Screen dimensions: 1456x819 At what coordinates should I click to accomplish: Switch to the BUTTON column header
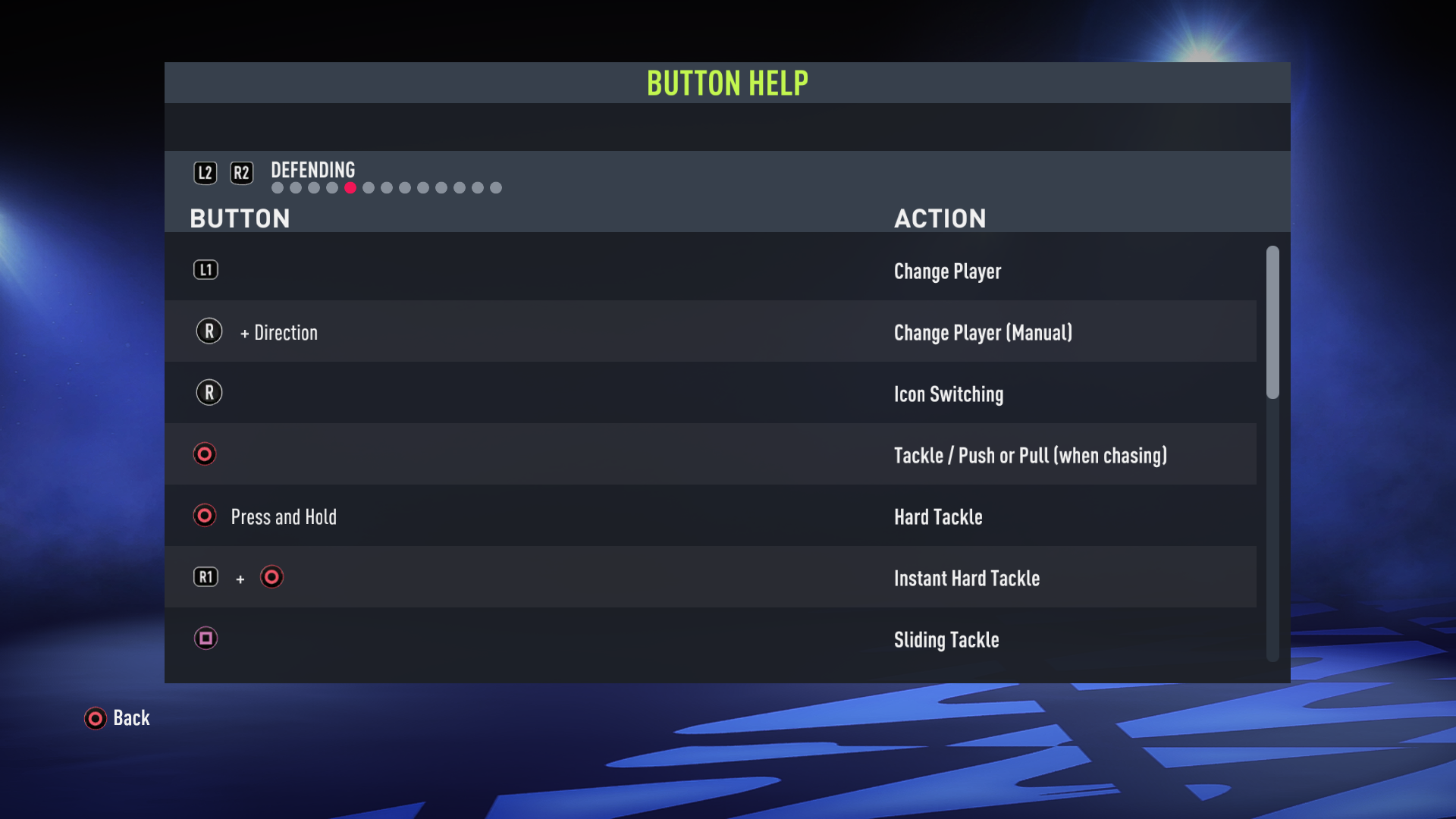coord(240,218)
